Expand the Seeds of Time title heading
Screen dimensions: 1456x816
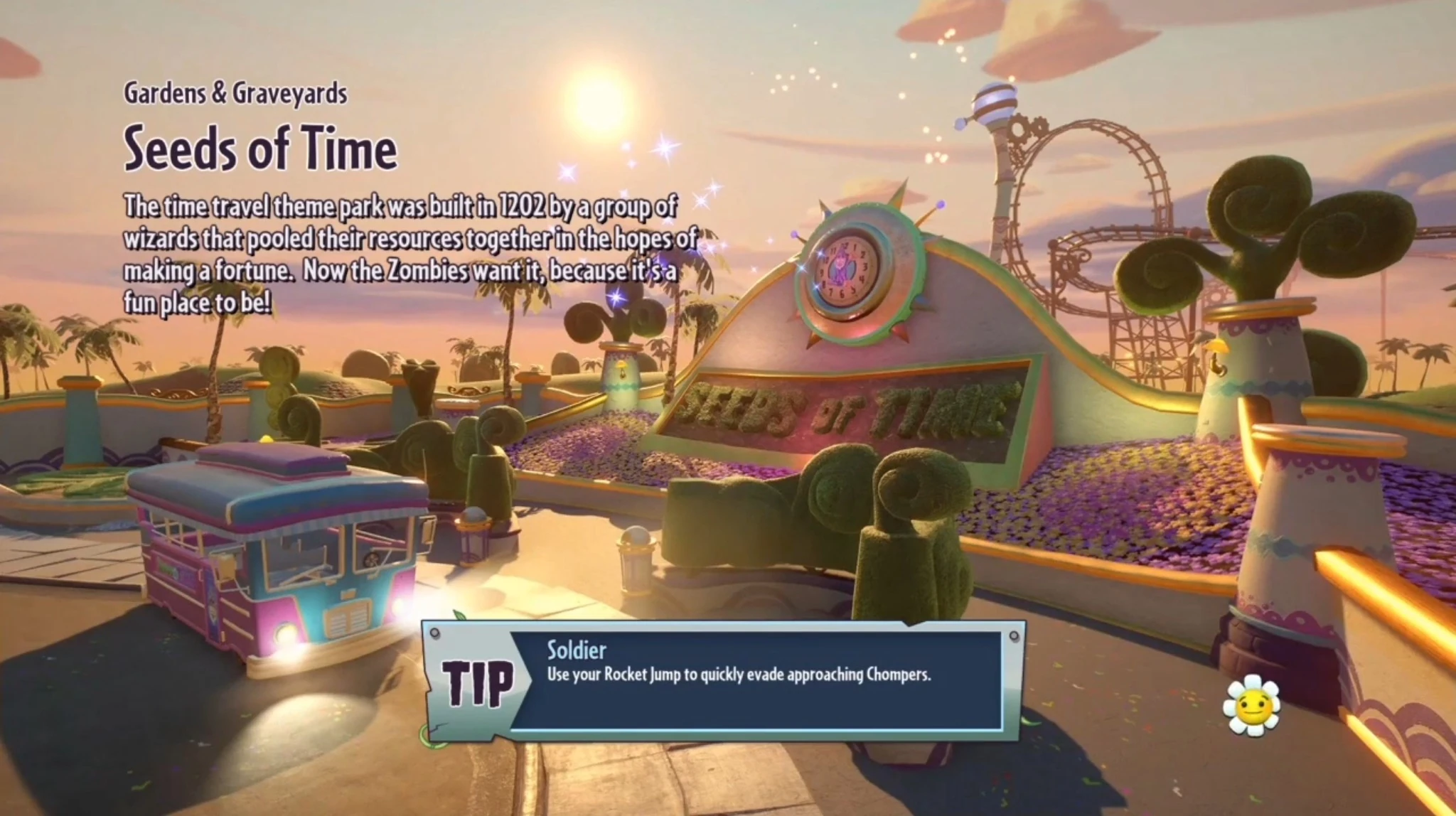[x=263, y=149]
